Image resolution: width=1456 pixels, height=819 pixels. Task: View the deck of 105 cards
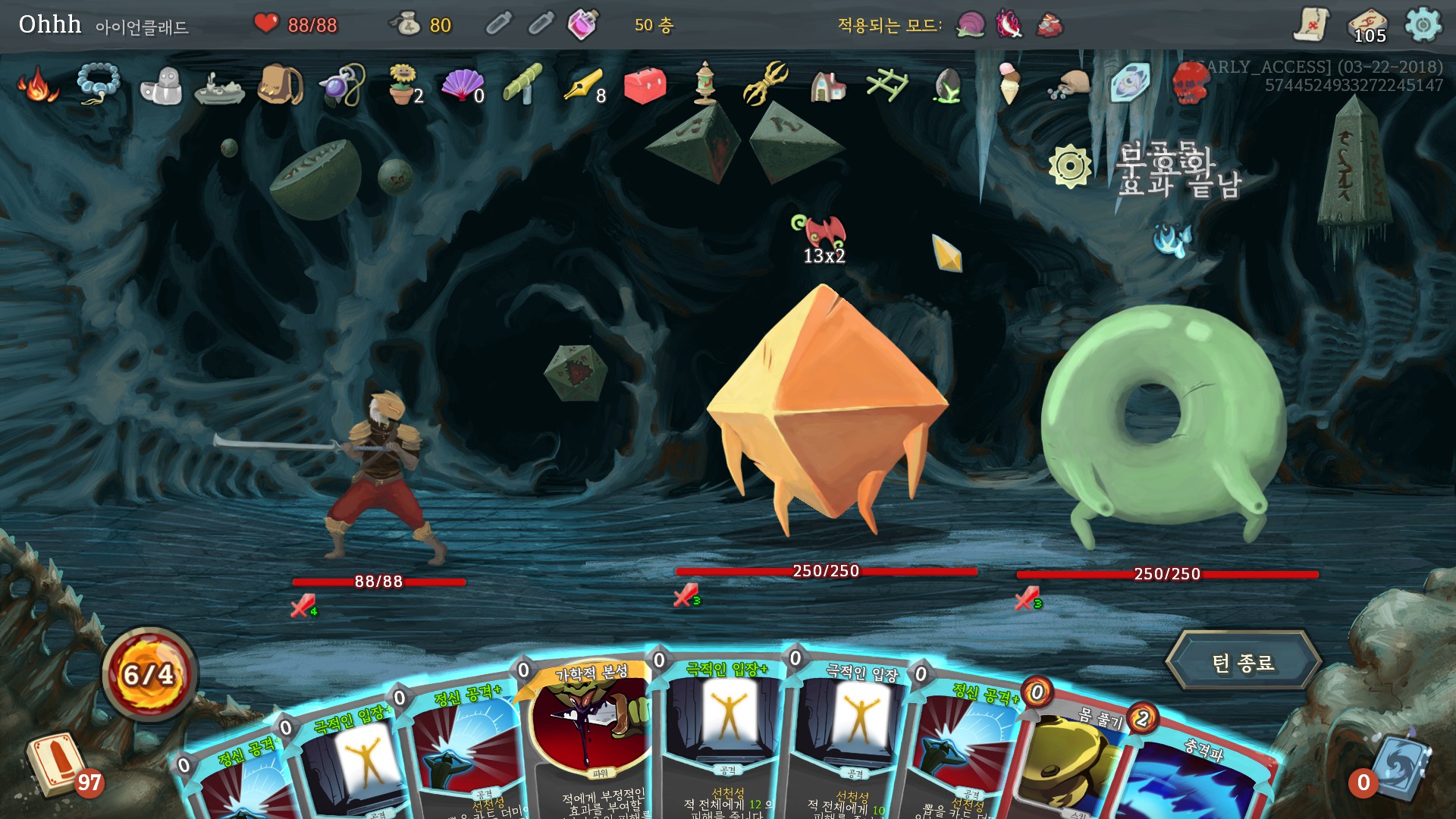pos(1368,26)
